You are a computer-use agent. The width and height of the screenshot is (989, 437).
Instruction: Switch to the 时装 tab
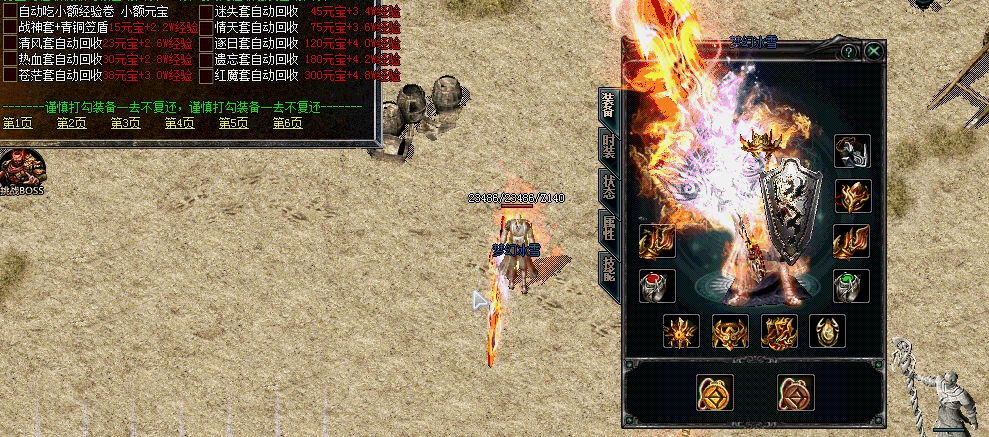tap(608, 146)
